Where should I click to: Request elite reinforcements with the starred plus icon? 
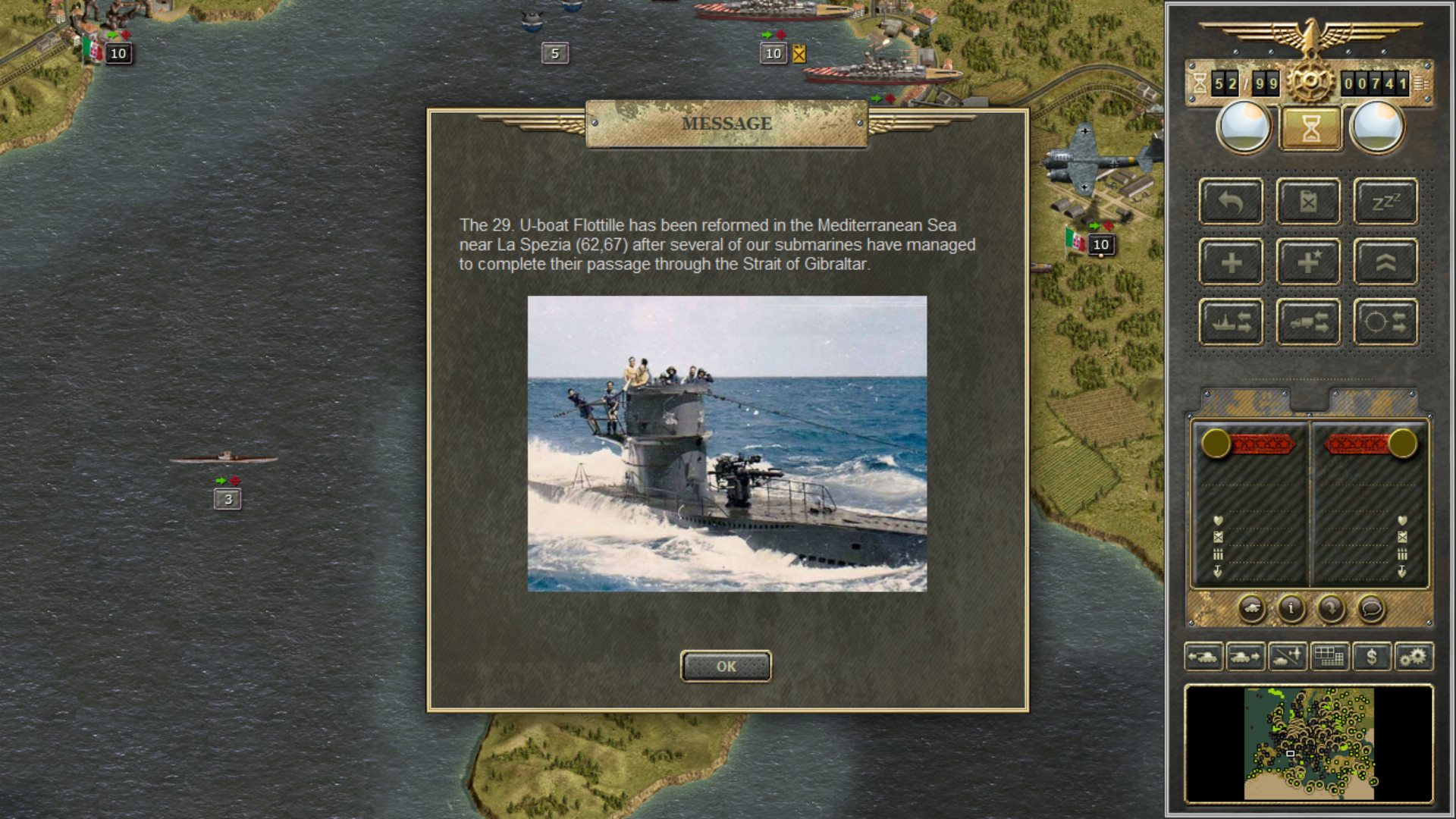click(x=1307, y=261)
